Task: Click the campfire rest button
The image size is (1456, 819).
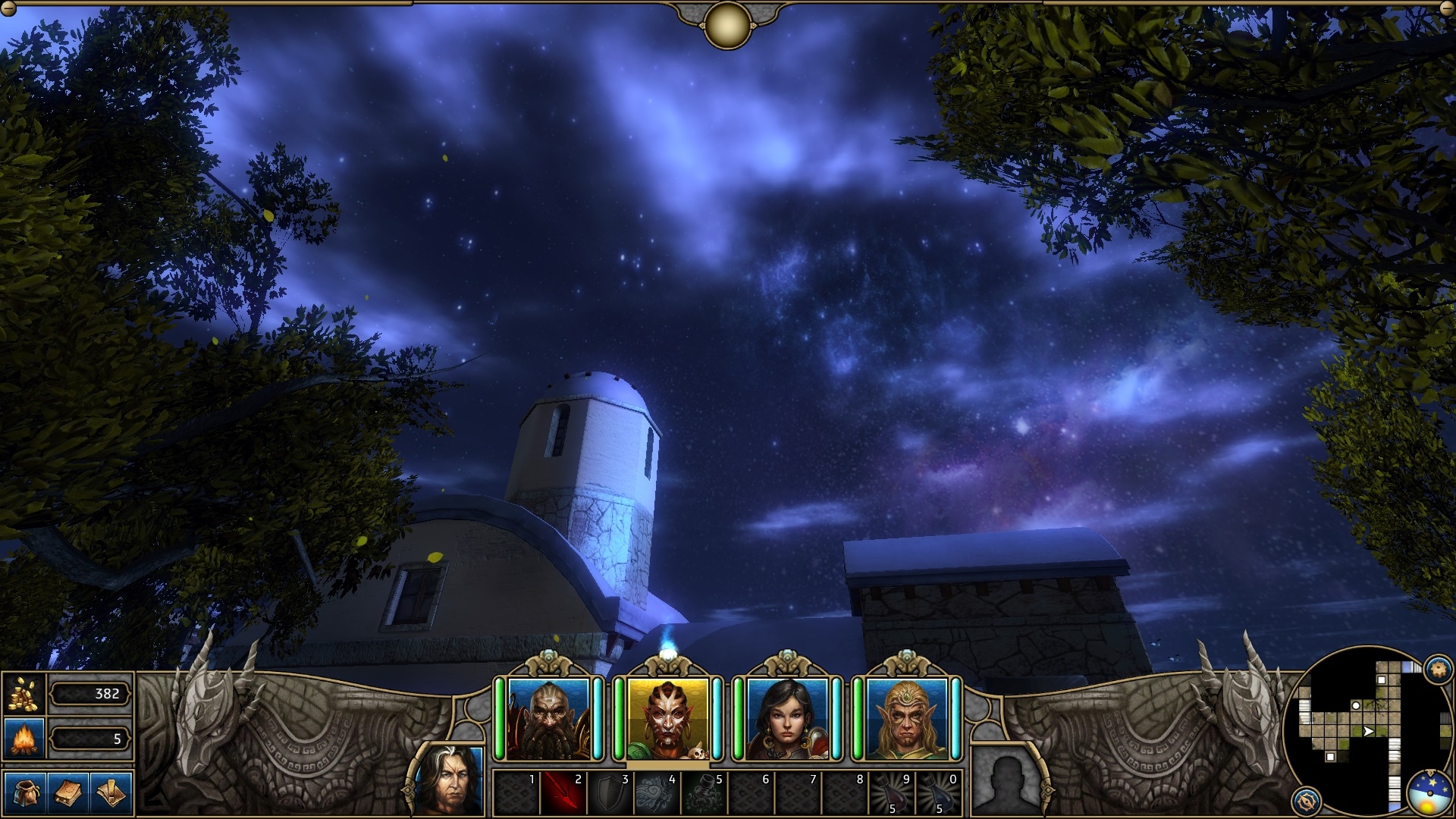Action: tap(24, 738)
